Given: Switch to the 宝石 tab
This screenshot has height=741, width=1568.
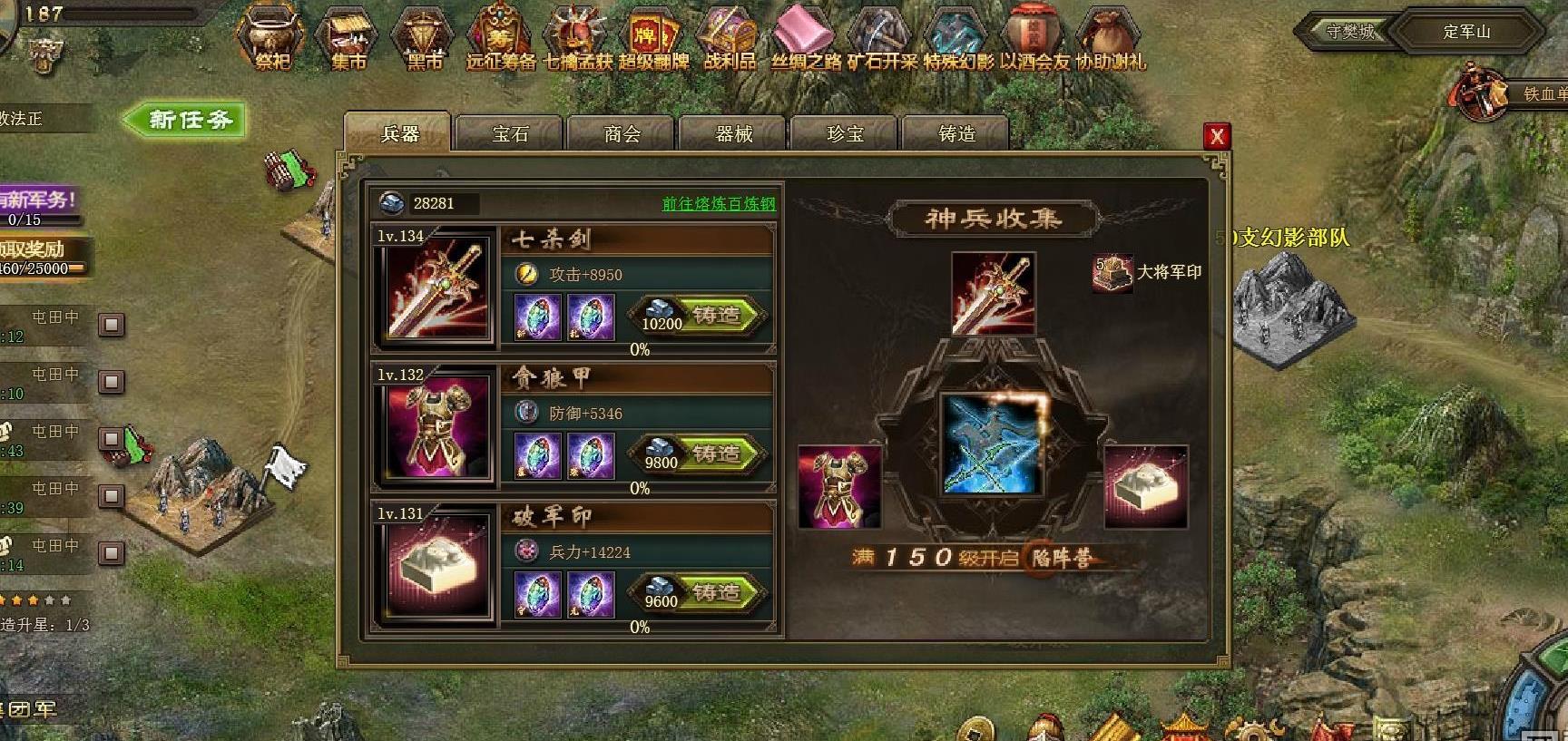Looking at the screenshot, I should [510, 134].
